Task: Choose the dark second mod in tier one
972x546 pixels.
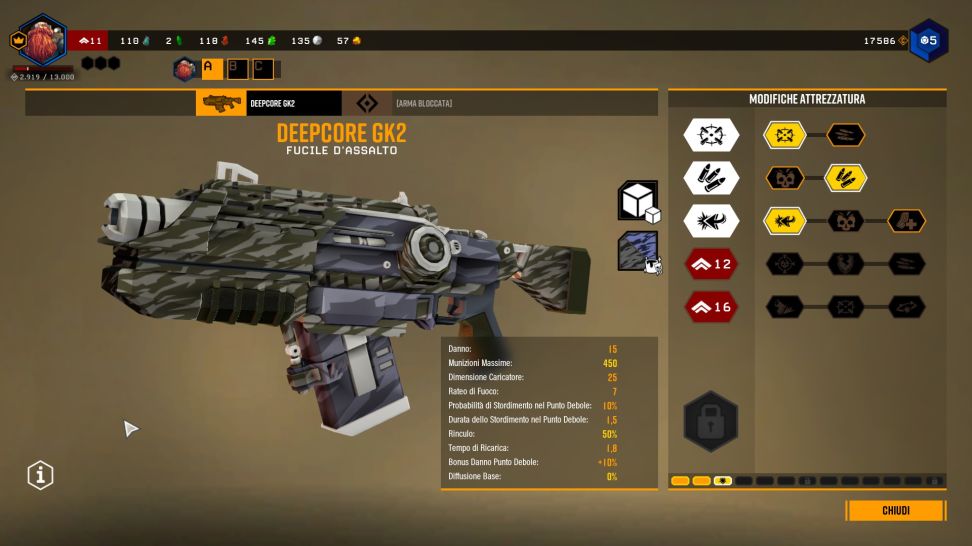Action: coord(845,135)
